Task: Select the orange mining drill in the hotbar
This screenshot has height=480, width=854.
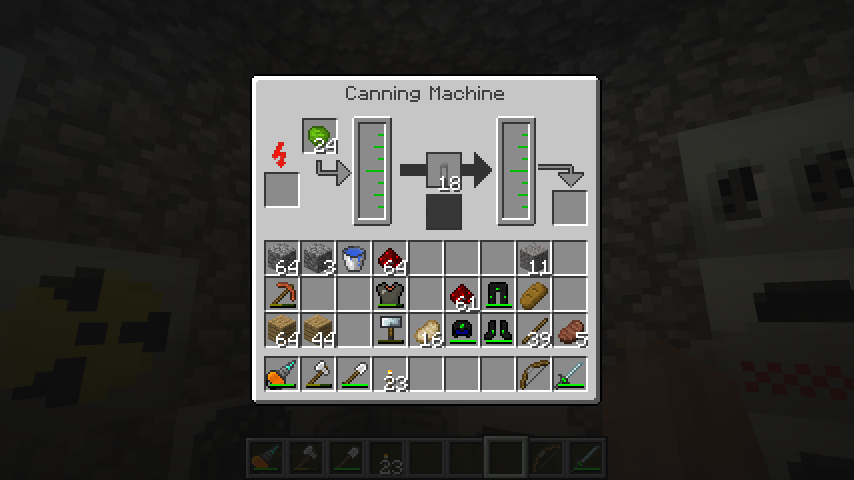Action: pos(283,375)
